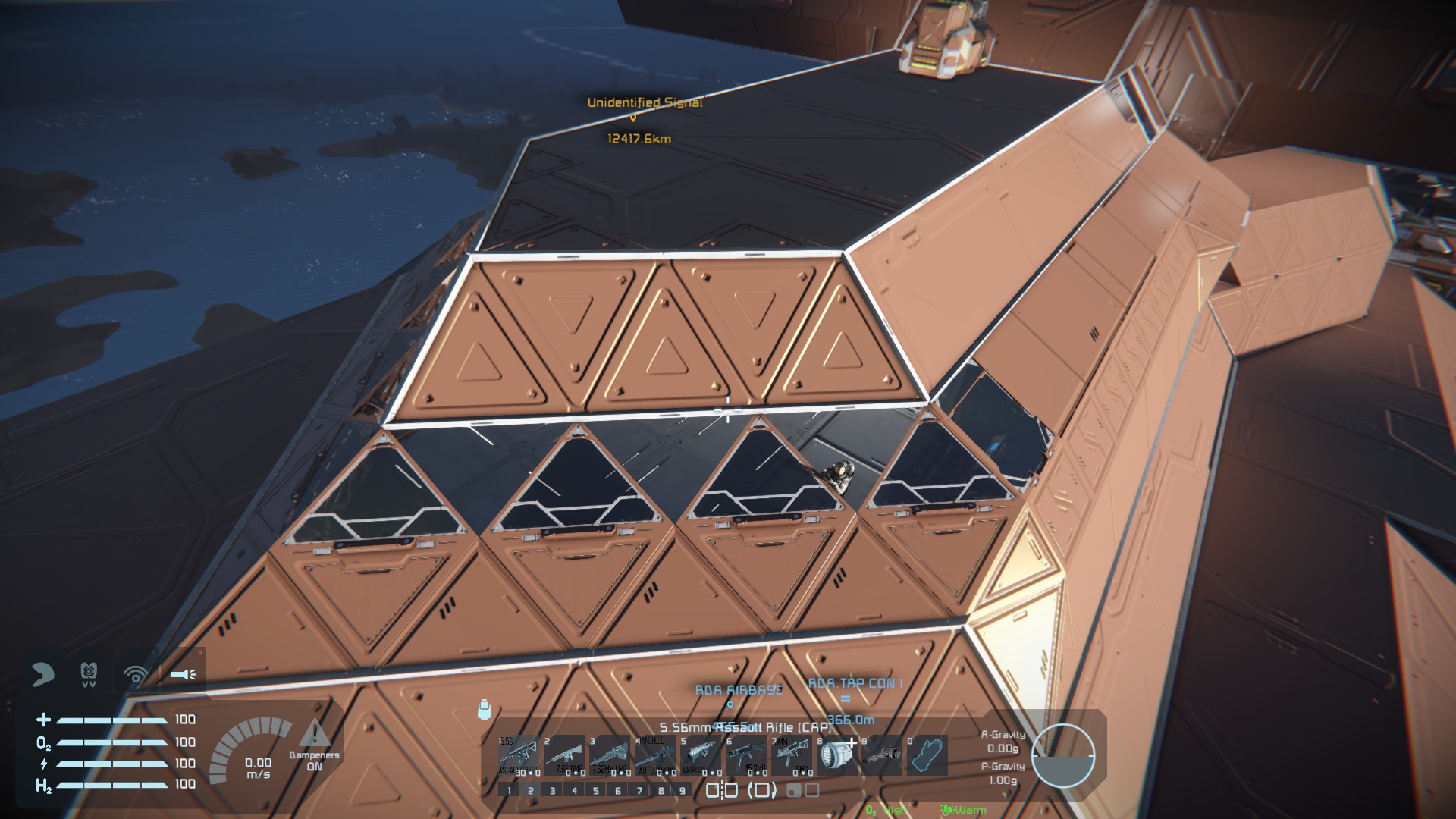The height and width of the screenshot is (819, 1456).
Task: Toggle the jetpack icon
Action: pyautogui.click(x=89, y=673)
